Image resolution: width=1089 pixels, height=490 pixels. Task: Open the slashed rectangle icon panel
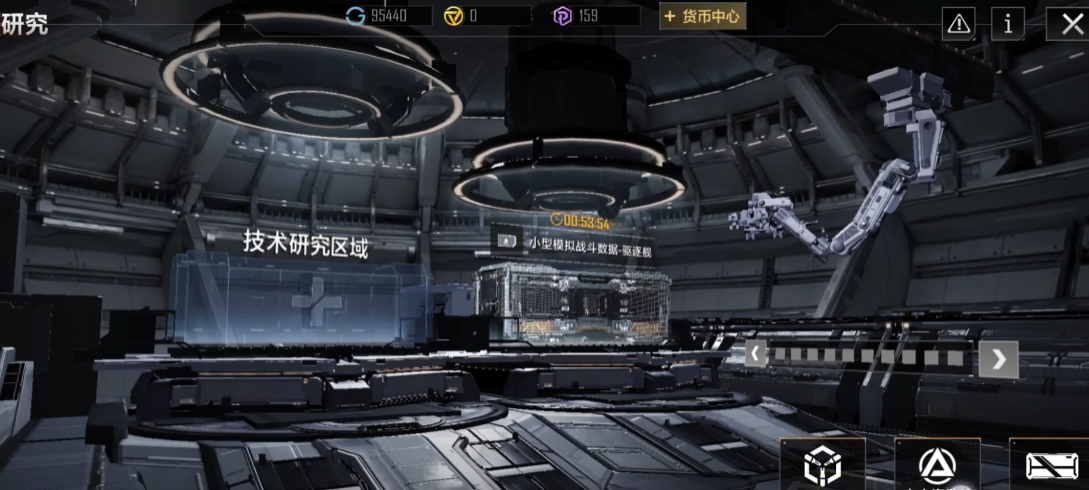1050,466
